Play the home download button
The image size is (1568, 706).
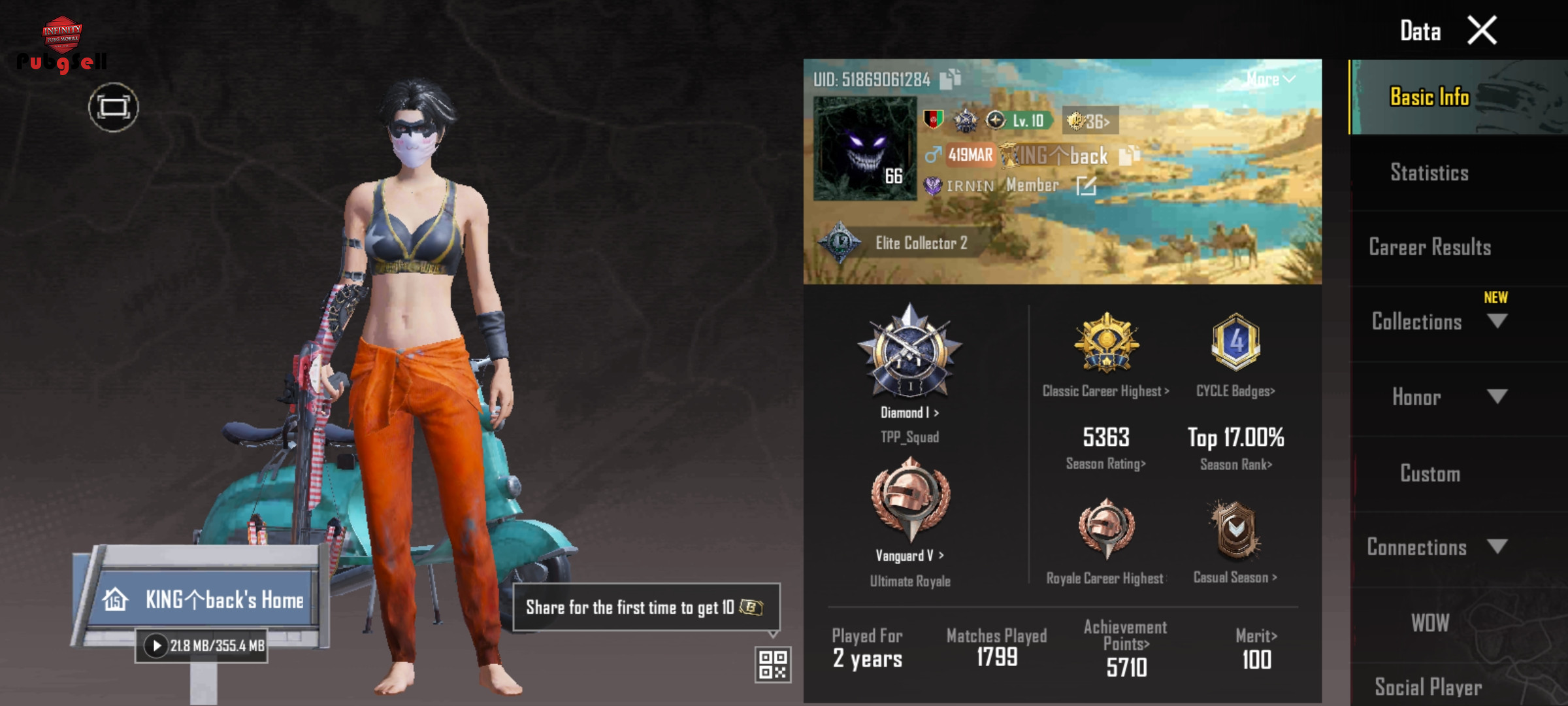click(x=156, y=646)
